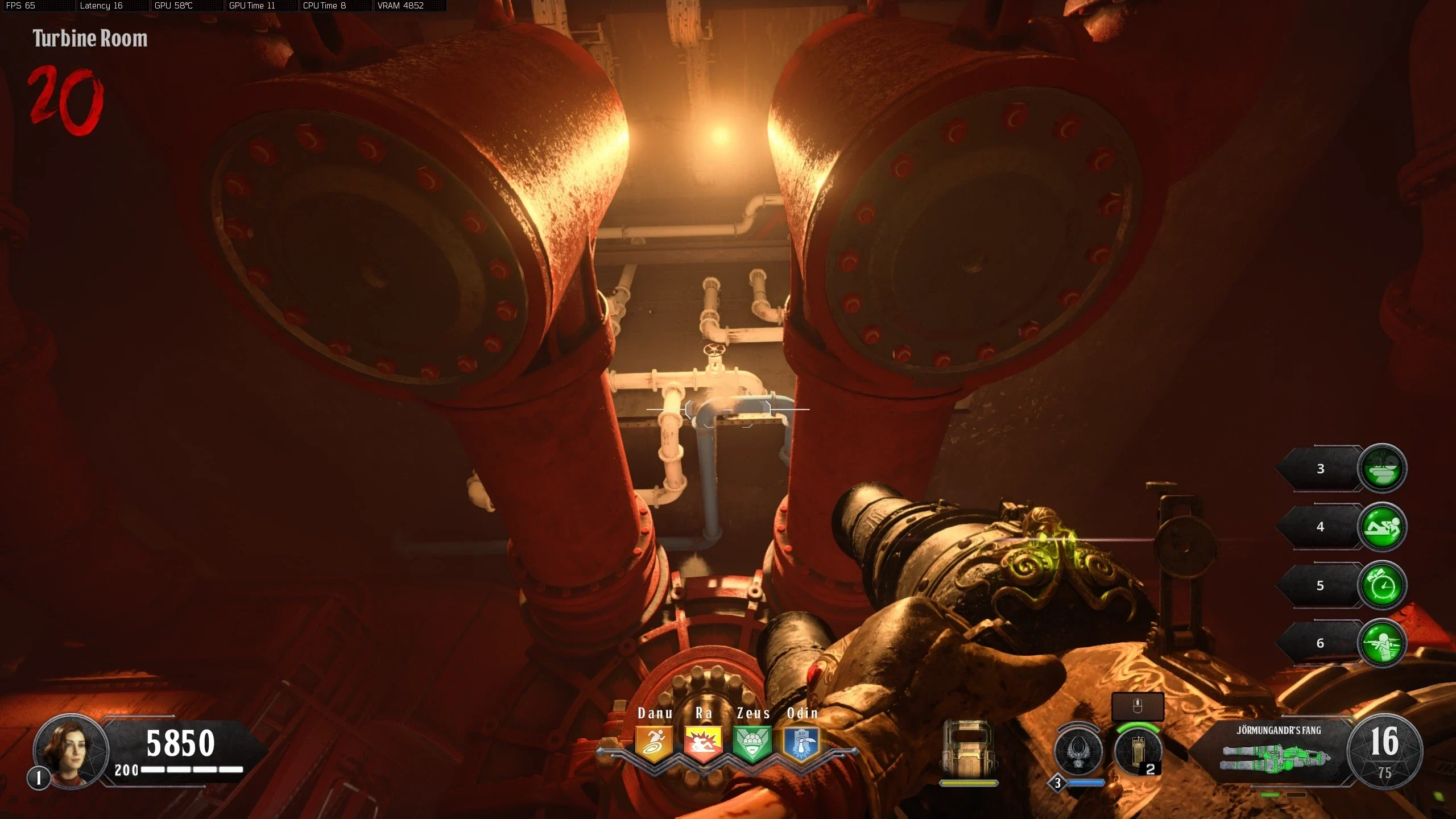Activate the elixir in slot 3
Viewport: 1456px width, 819px height.
coord(1382,469)
